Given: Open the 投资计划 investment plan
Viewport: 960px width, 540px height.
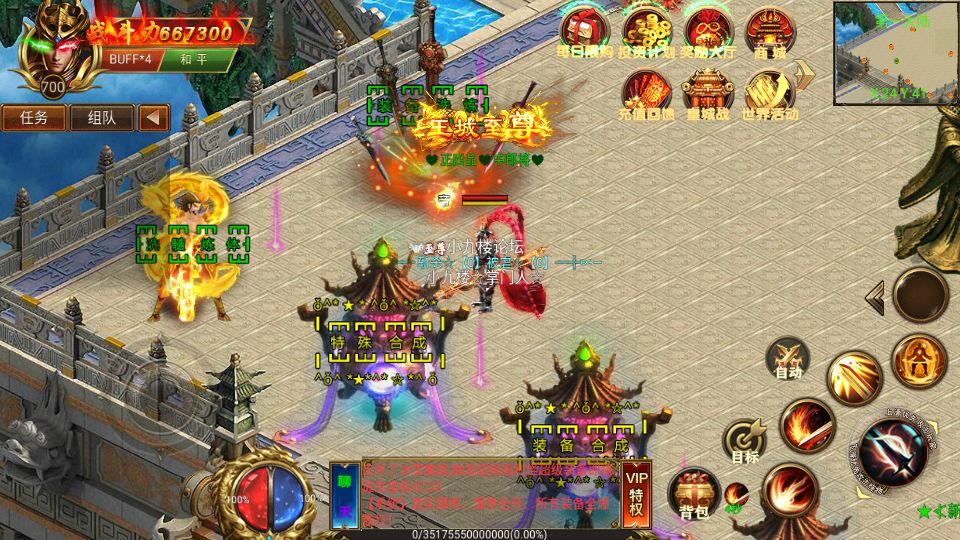Looking at the screenshot, I should [x=646, y=33].
